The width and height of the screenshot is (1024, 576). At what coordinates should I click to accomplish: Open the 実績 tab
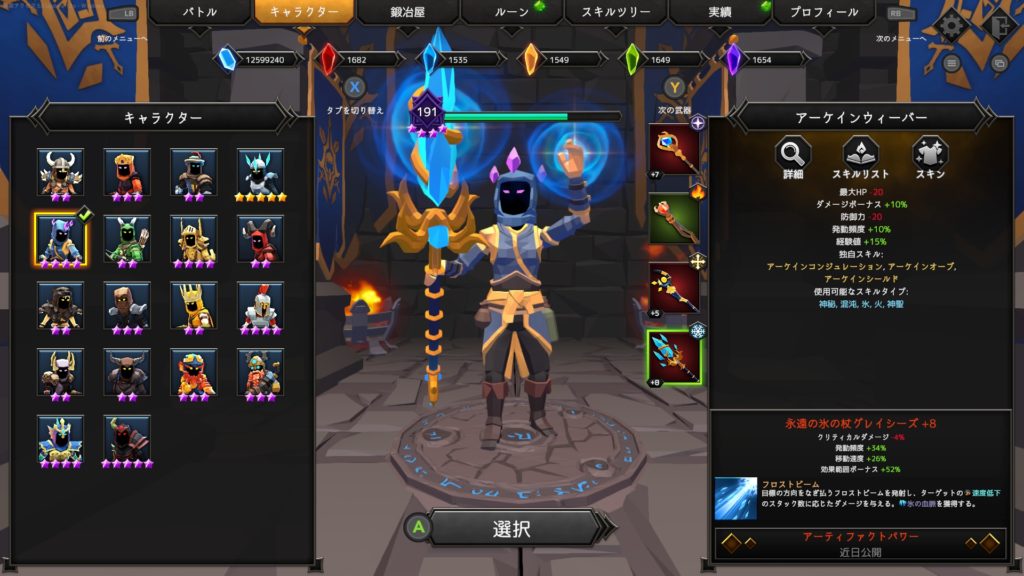pos(719,13)
